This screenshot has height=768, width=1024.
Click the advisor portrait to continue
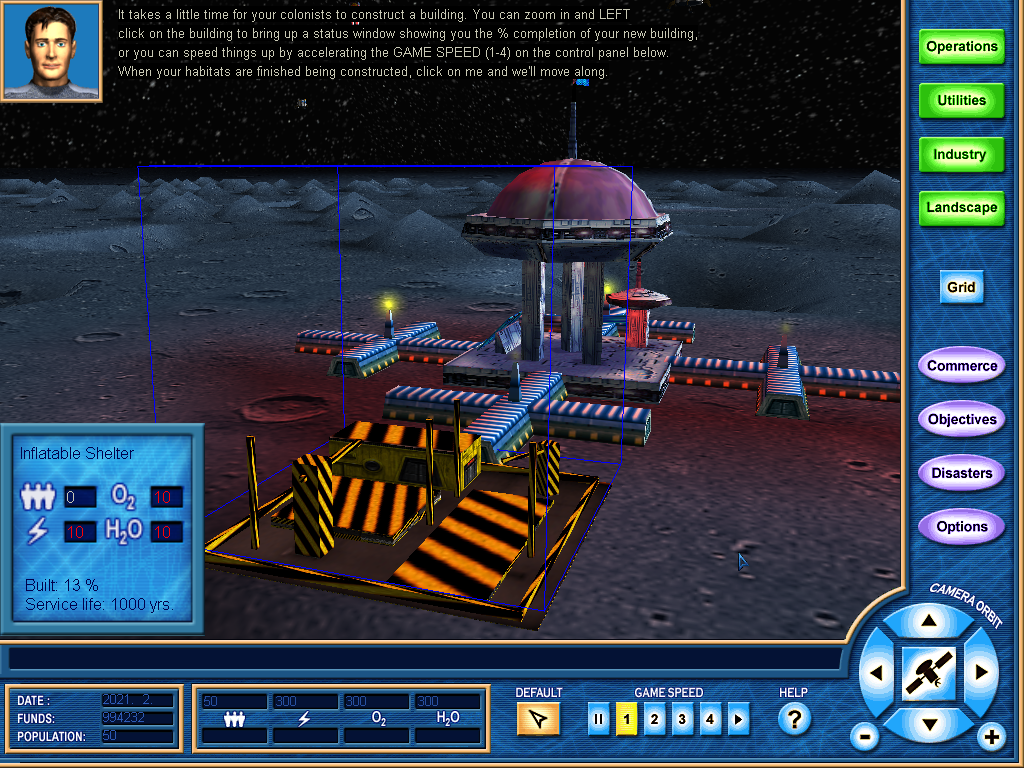tap(52, 50)
